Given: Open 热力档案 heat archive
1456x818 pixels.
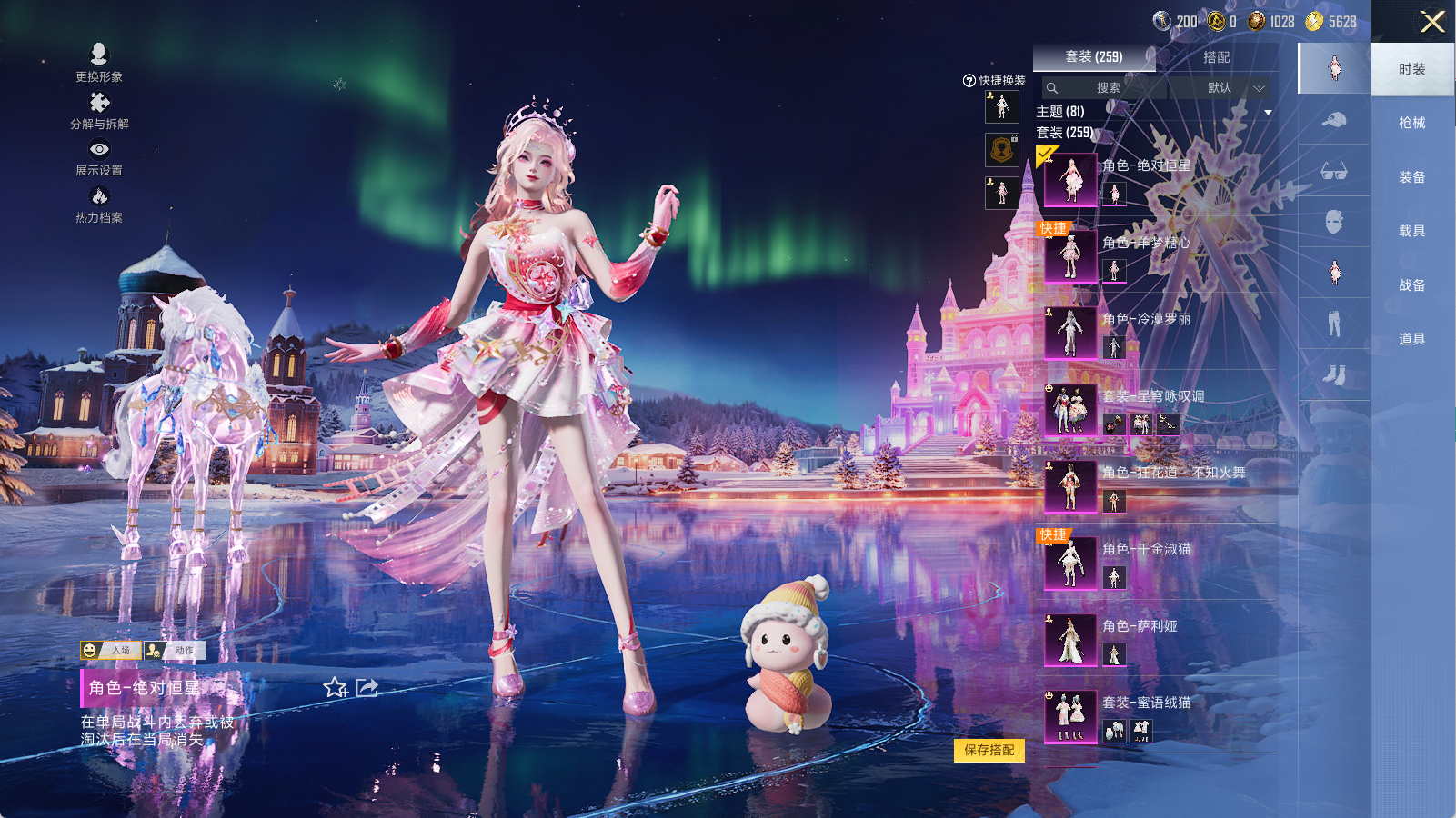Looking at the screenshot, I should (x=99, y=204).
